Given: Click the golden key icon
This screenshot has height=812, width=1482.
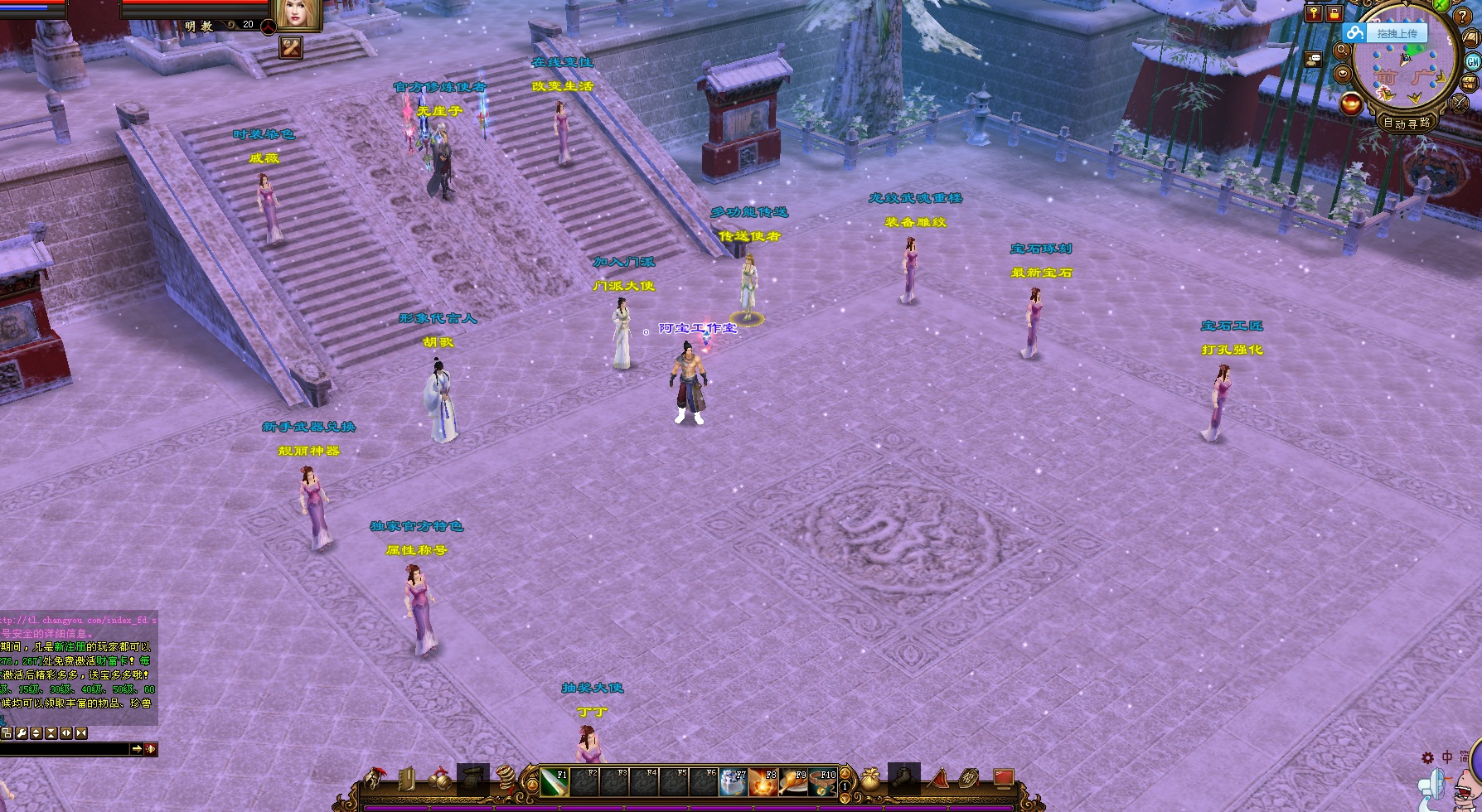Looking at the screenshot, I should (x=1314, y=13).
